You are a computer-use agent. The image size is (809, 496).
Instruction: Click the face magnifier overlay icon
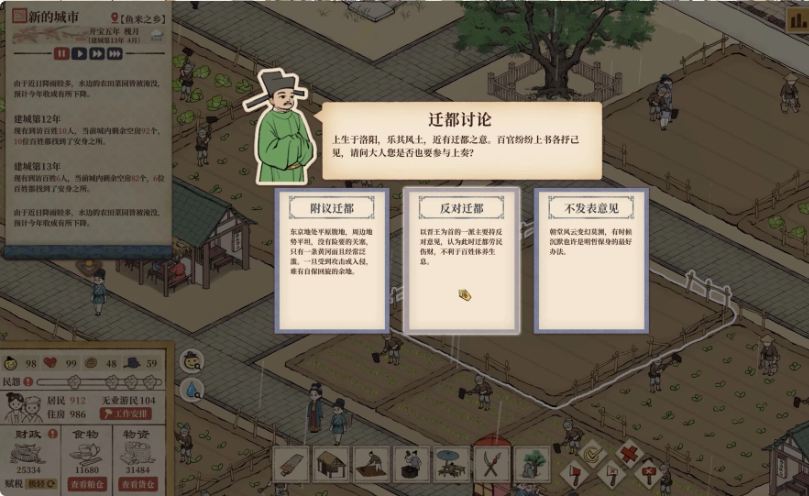coord(191,360)
